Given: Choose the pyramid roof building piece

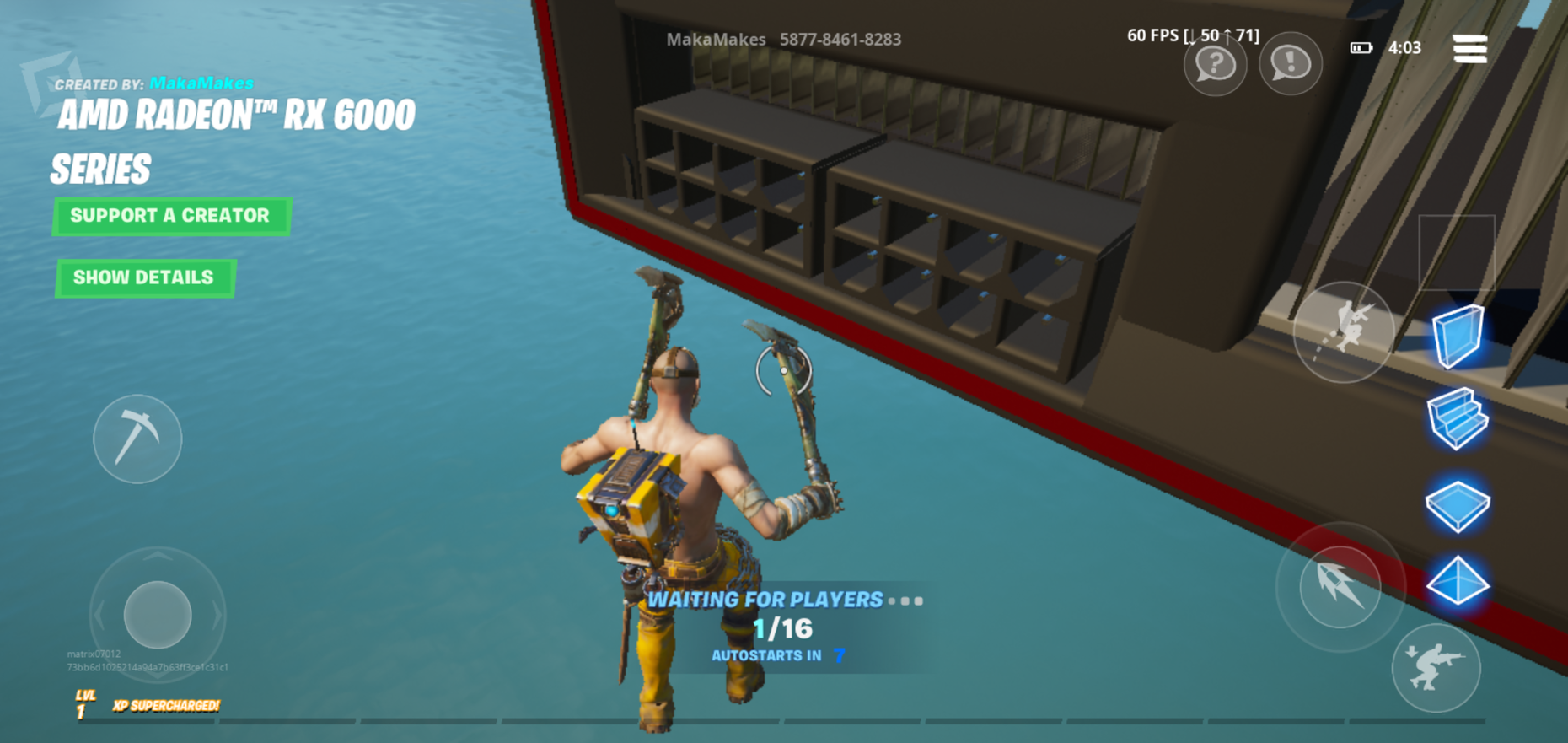Looking at the screenshot, I should [x=1458, y=581].
